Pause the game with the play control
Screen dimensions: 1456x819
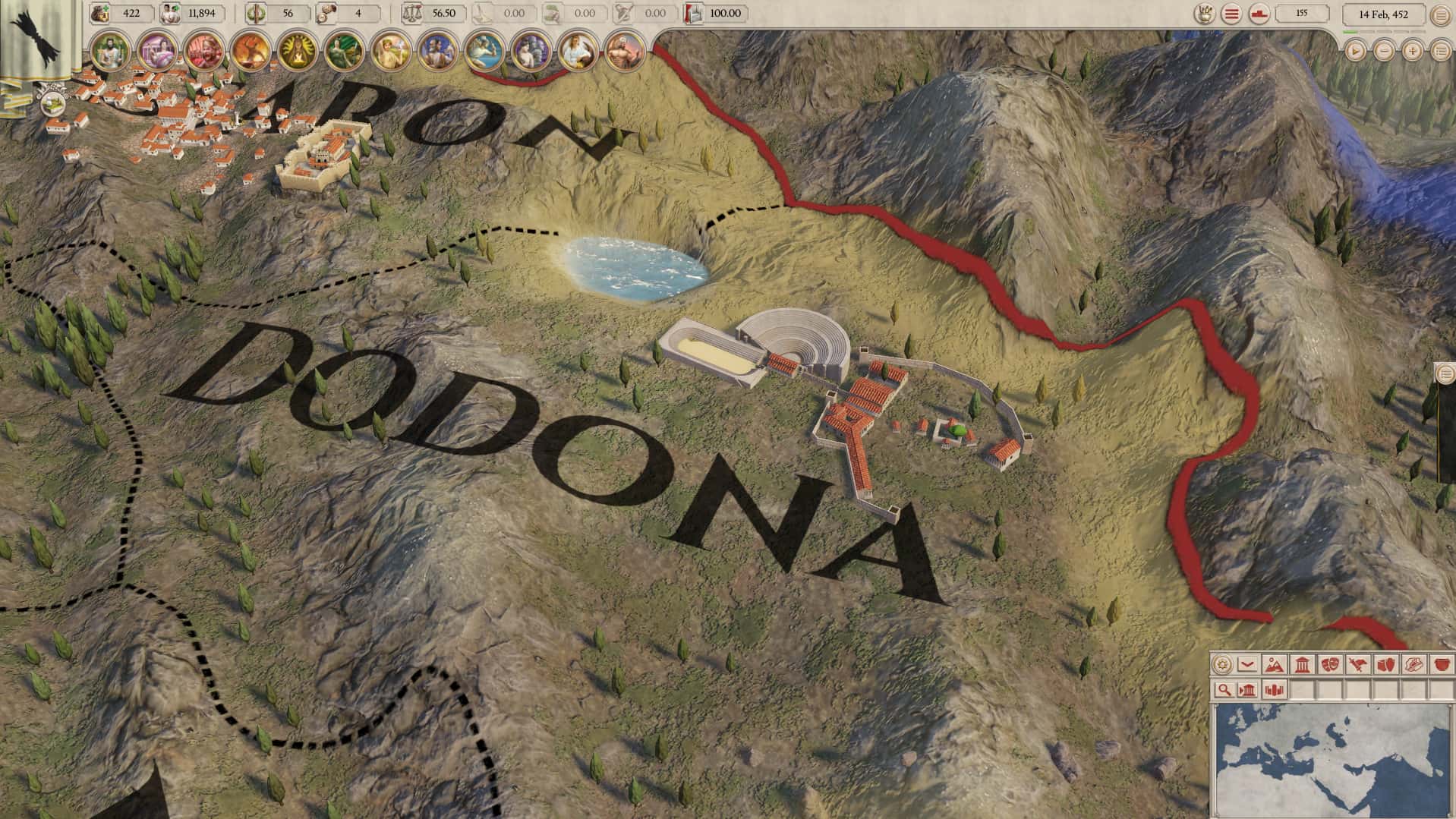point(1354,51)
